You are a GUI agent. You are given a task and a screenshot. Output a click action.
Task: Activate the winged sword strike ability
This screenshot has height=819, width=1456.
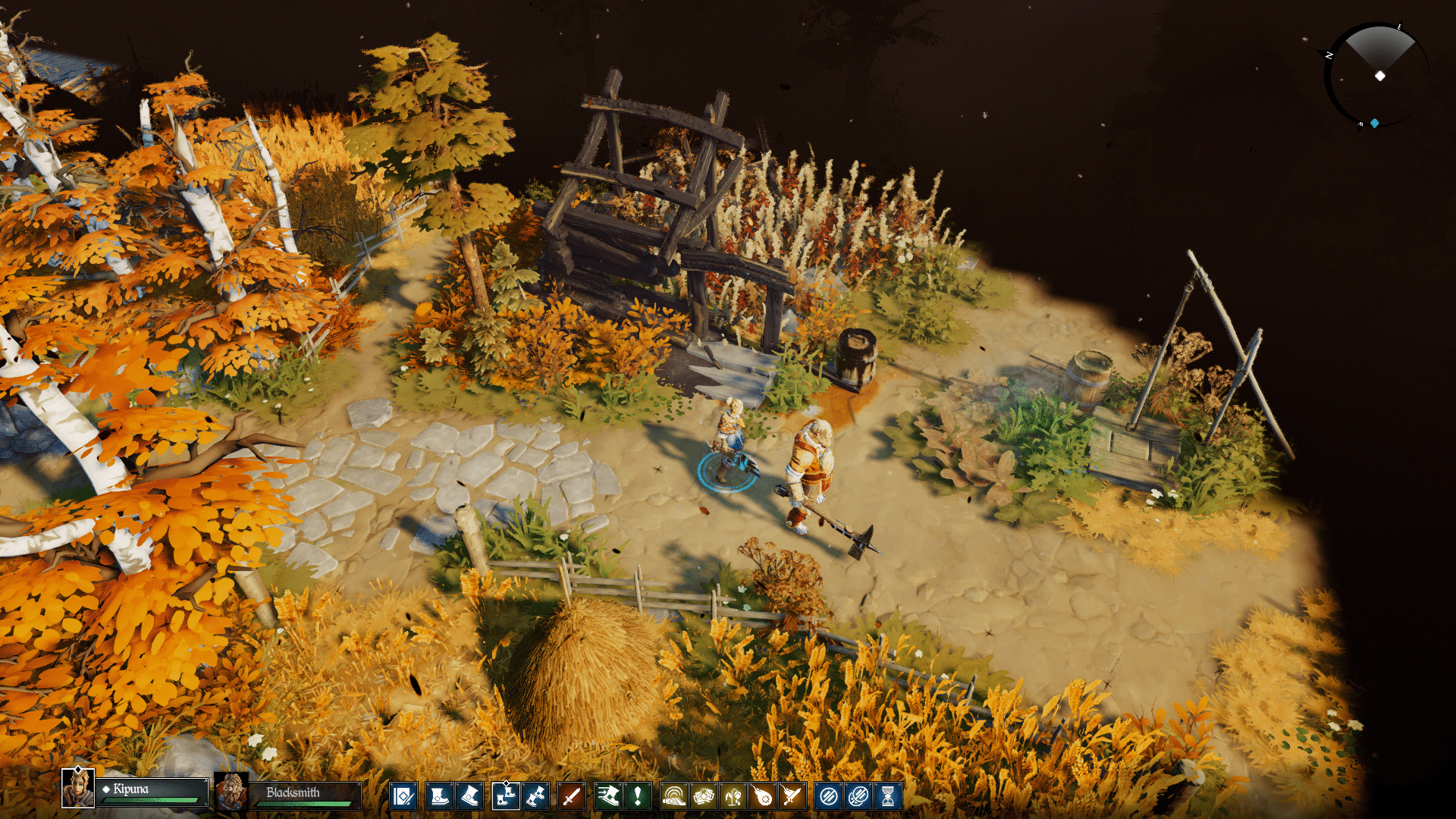coord(792,796)
